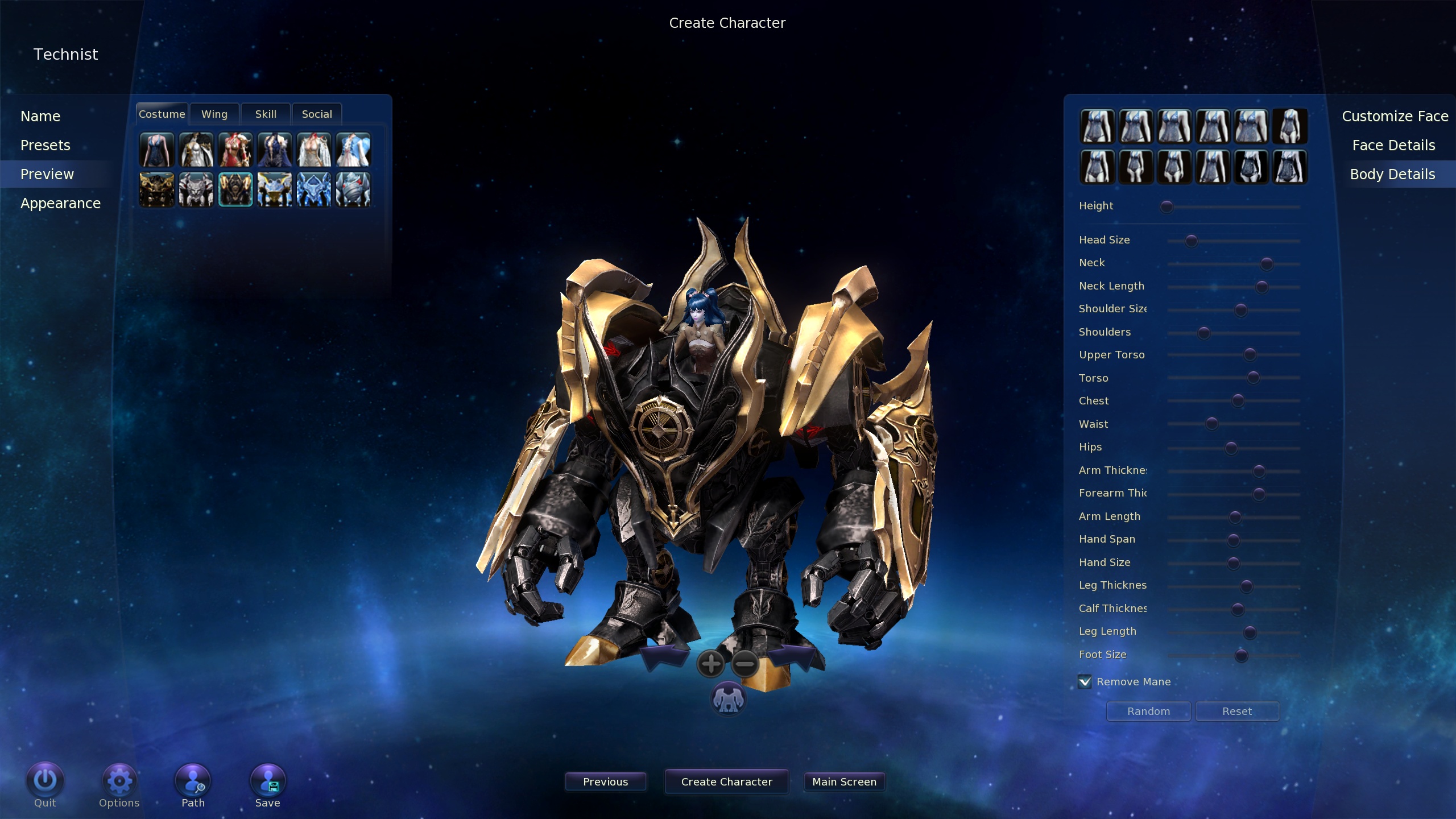The height and width of the screenshot is (819, 1456).
Task: Reset the body sliders
Action: click(1237, 712)
